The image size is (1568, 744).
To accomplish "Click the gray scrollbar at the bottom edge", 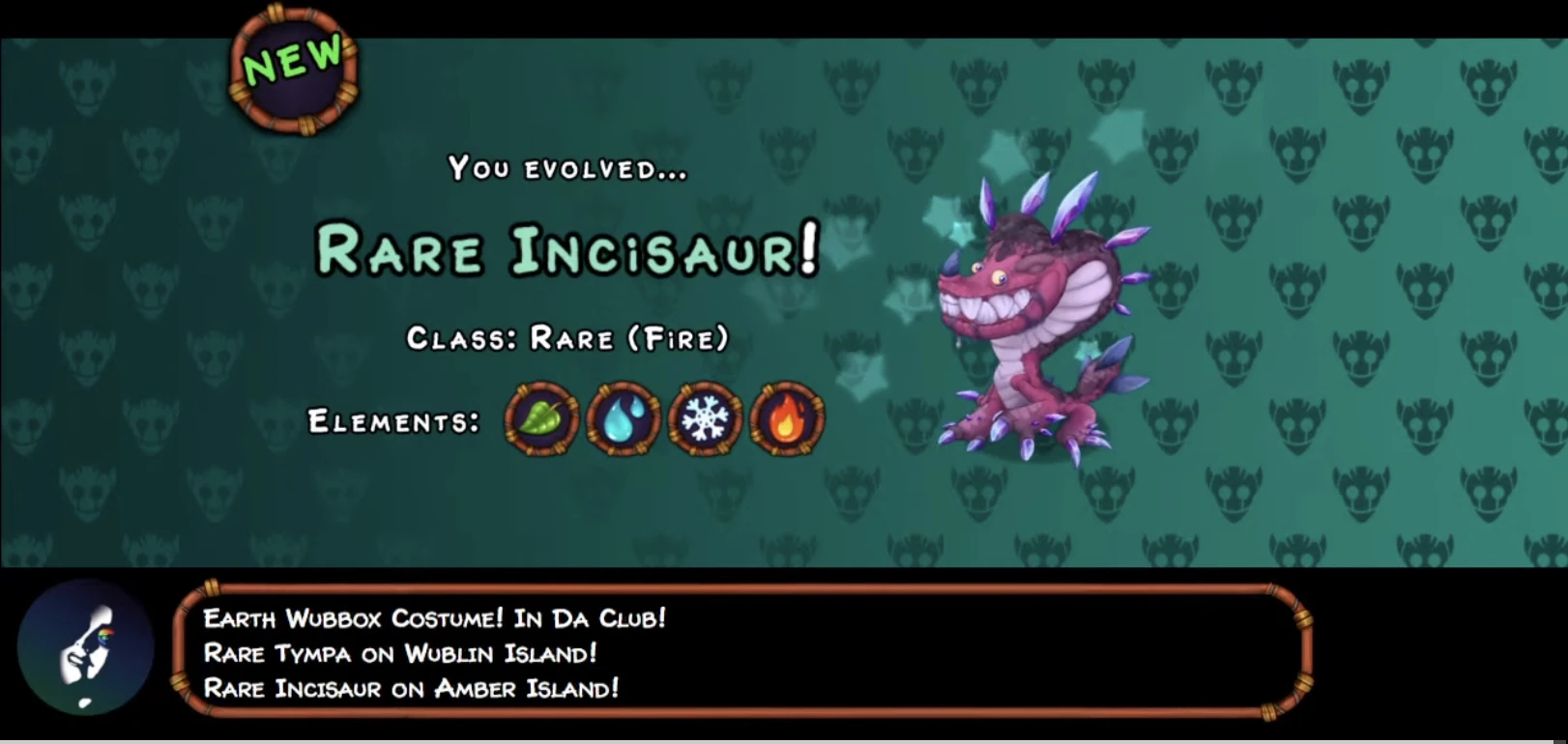I will 784,740.
